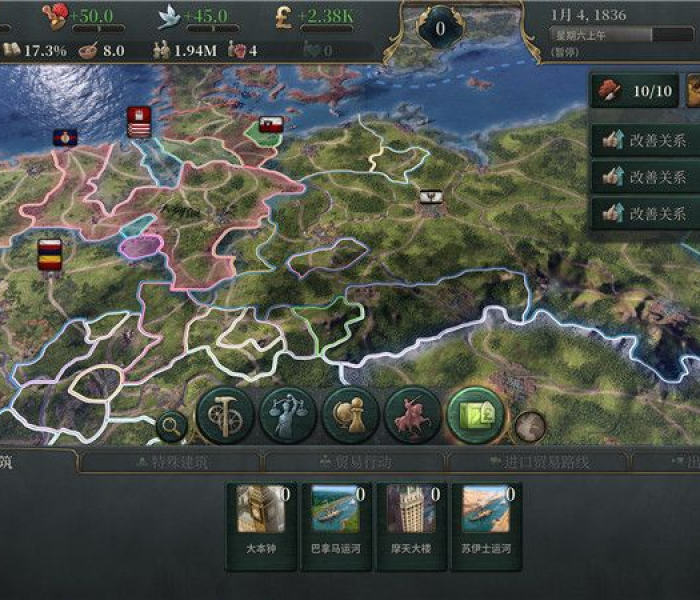Select the green map trade lens button
Screen dimensions: 700x600
475,415
